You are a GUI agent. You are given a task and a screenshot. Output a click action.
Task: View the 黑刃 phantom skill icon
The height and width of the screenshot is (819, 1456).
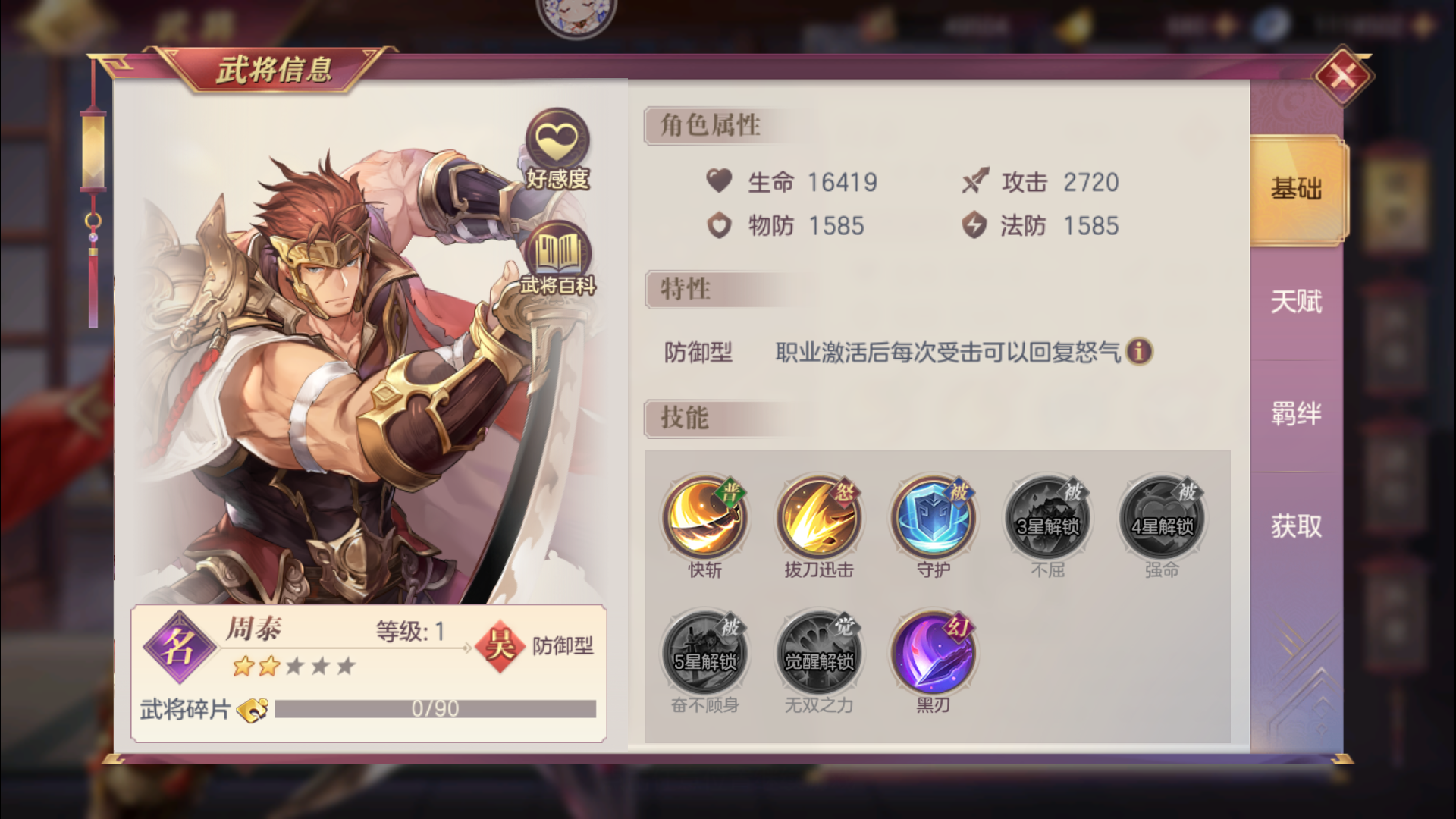[933, 651]
